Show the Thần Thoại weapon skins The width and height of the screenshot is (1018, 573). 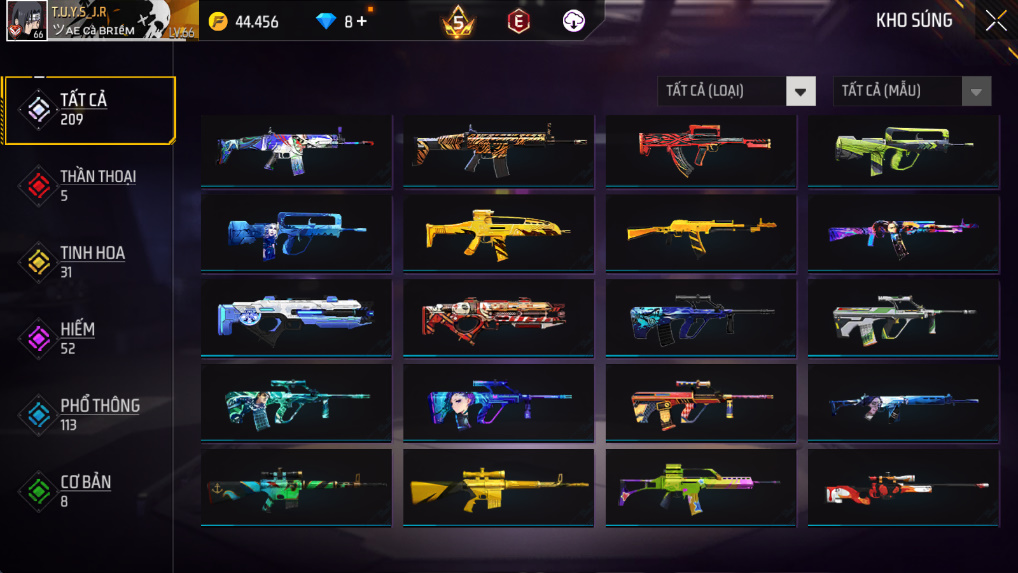coord(90,185)
